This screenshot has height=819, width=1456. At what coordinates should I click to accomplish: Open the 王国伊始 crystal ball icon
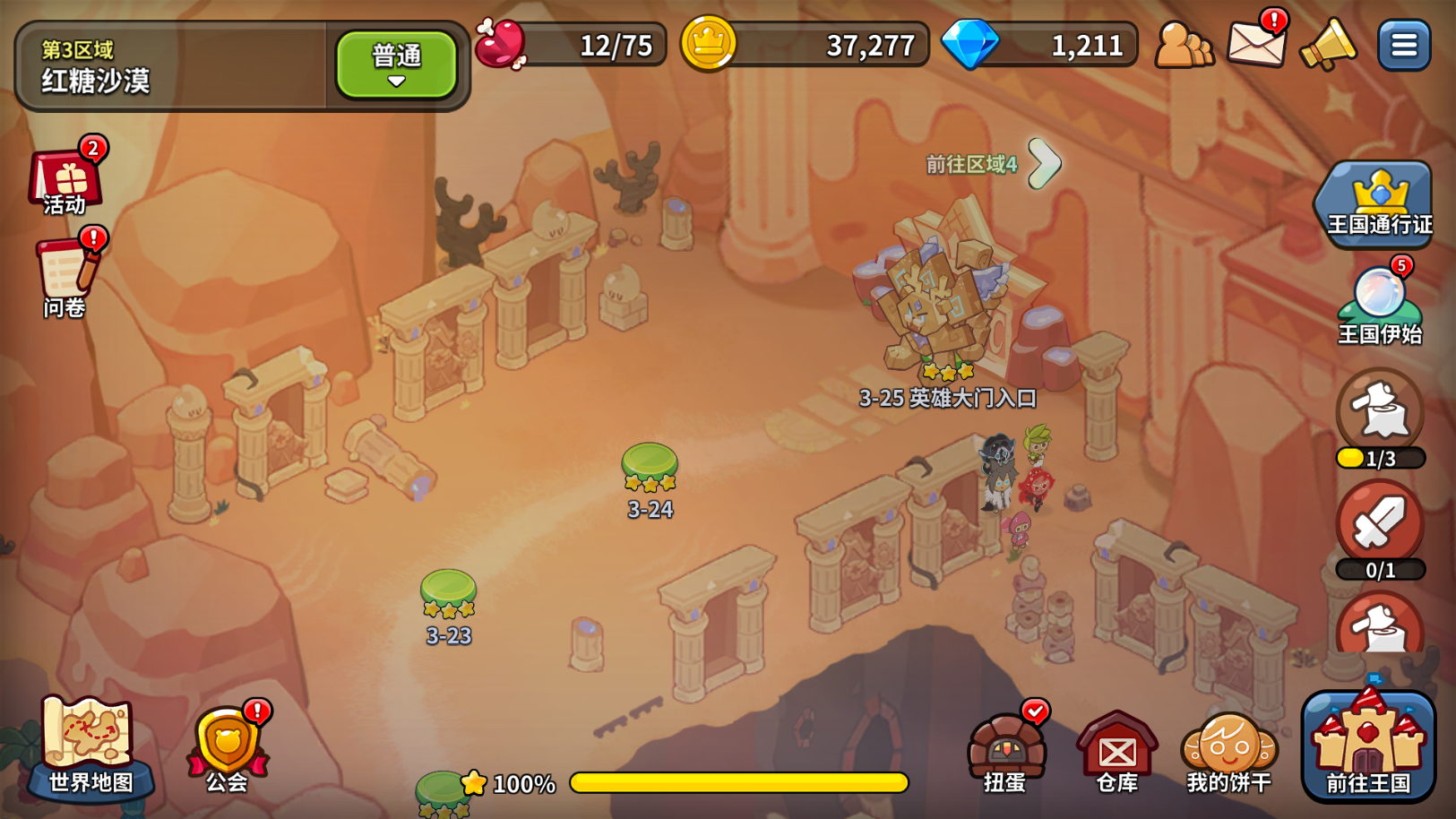(x=1379, y=305)
